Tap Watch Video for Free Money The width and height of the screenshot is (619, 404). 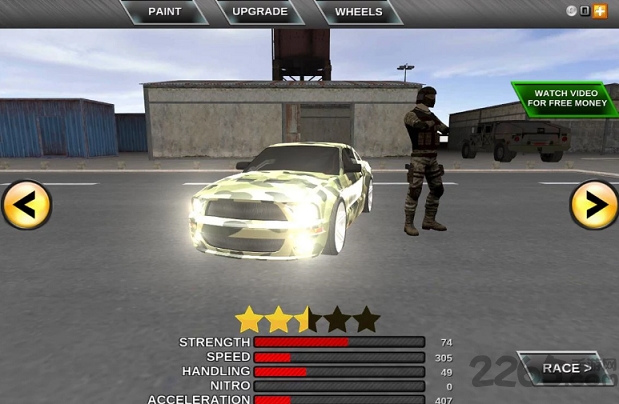565,98
